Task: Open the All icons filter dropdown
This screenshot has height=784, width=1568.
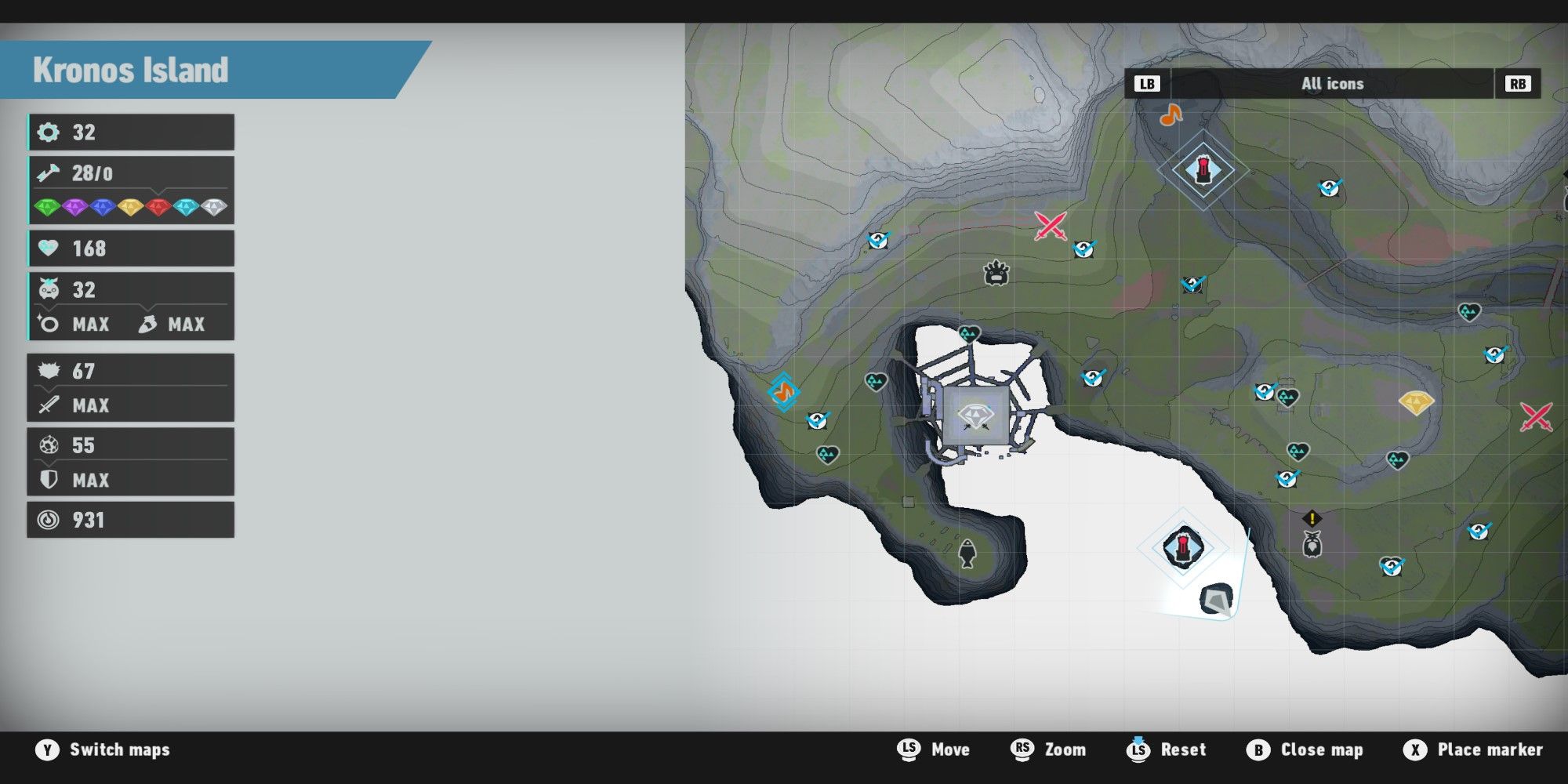Action: point(1333,84)
